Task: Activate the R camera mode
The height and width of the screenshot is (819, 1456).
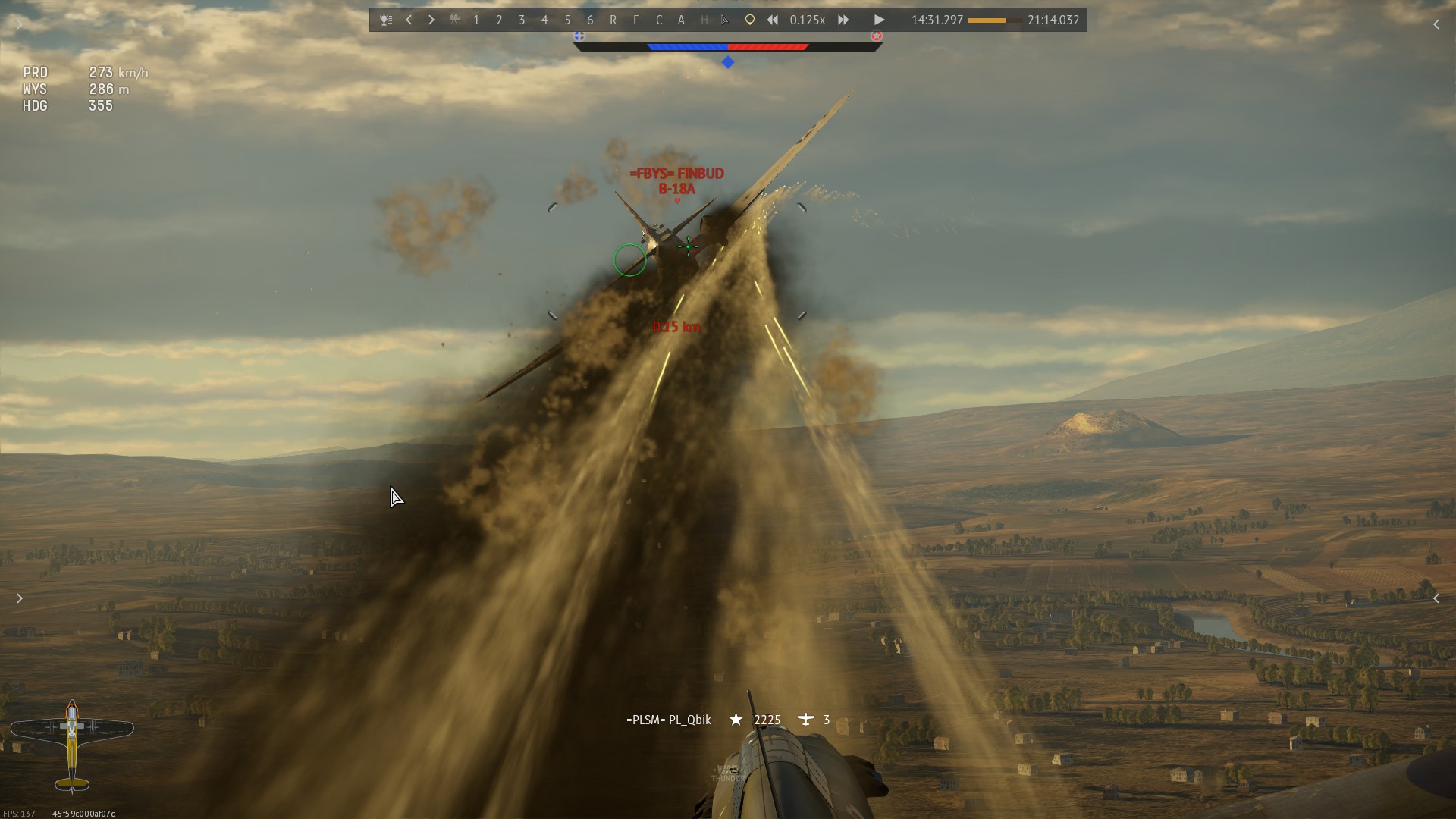Action: [x=613, y=20]
